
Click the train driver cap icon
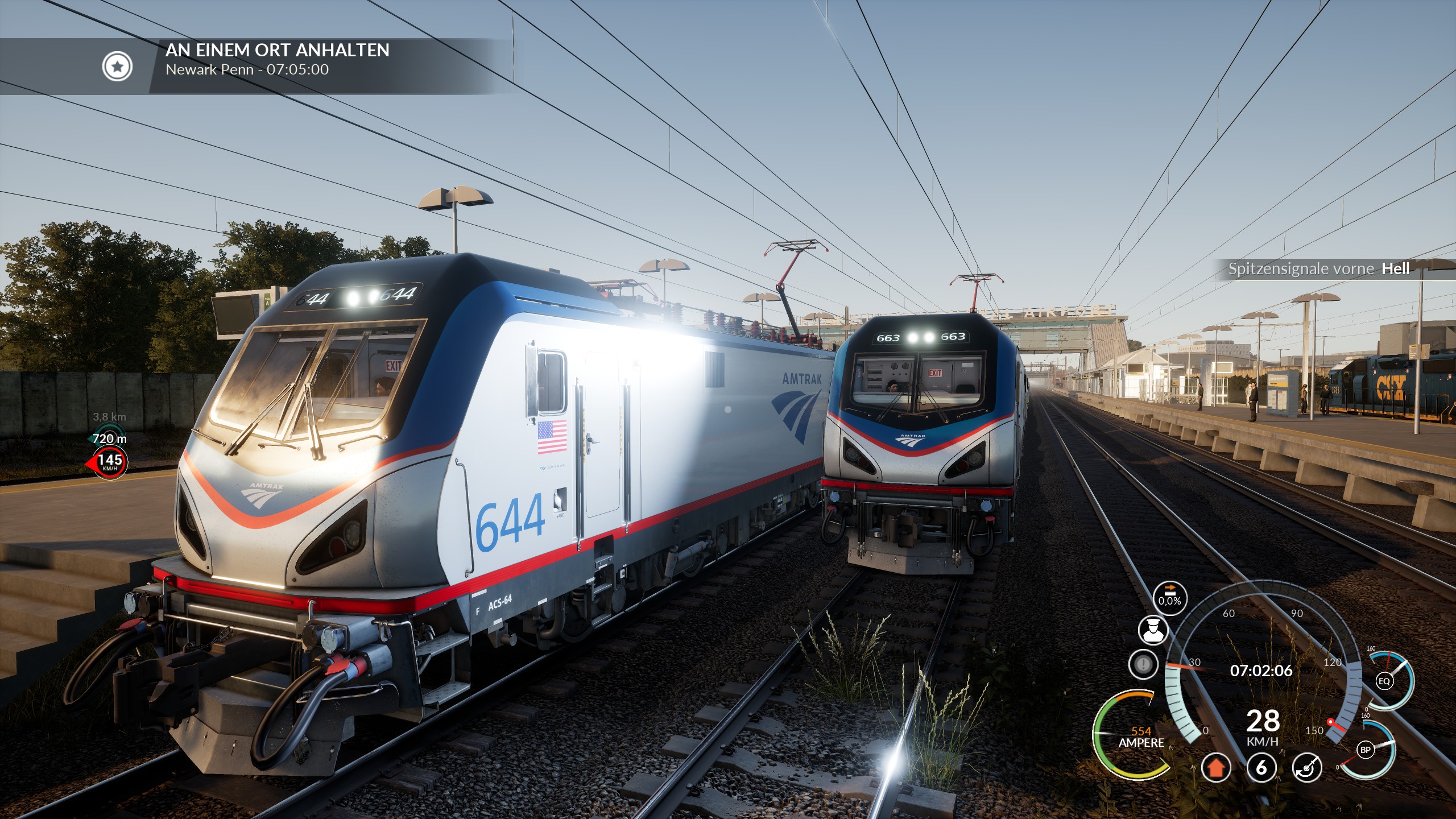click(1153, 631)
